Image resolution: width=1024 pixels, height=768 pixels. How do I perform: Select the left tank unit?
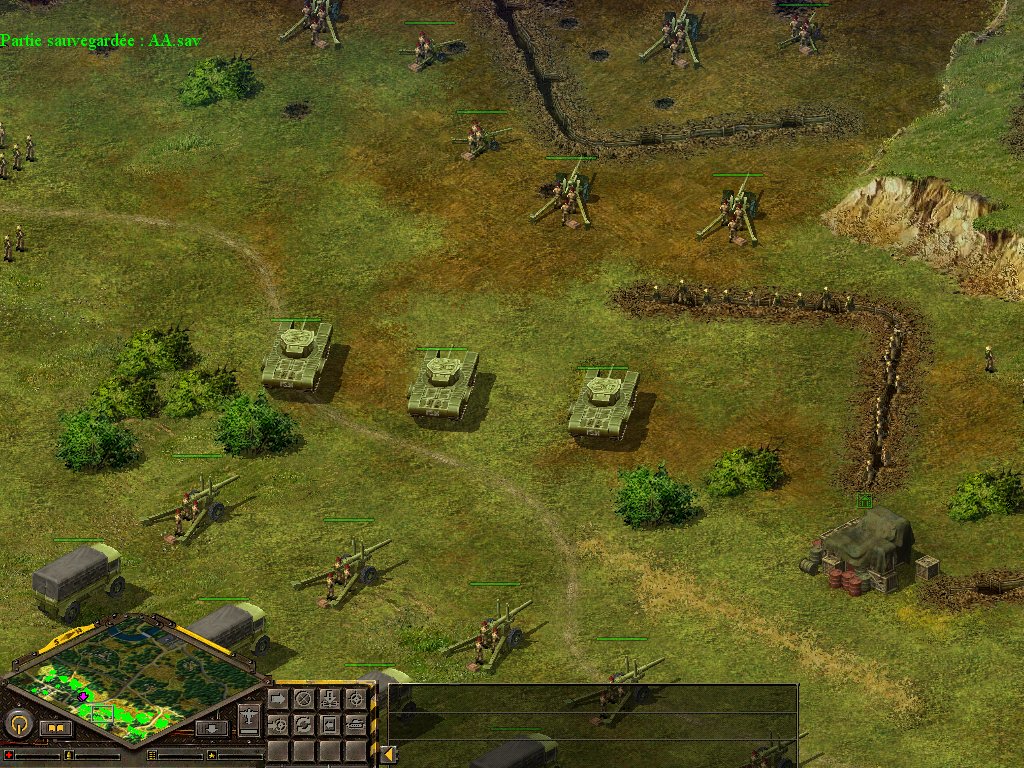tap(295, 355)
